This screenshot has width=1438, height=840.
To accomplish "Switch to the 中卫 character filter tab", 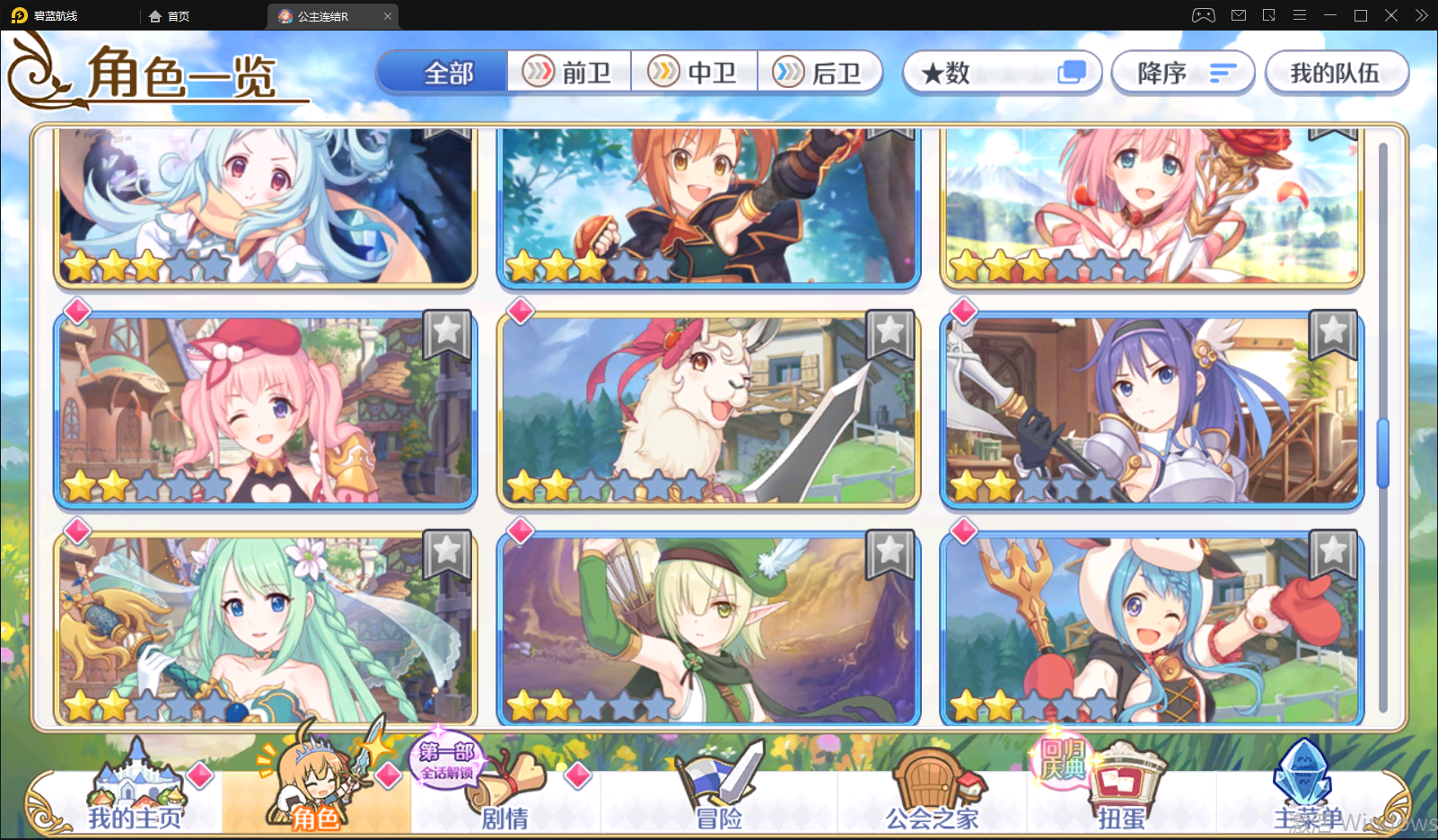I will click(x=696, y=71).
